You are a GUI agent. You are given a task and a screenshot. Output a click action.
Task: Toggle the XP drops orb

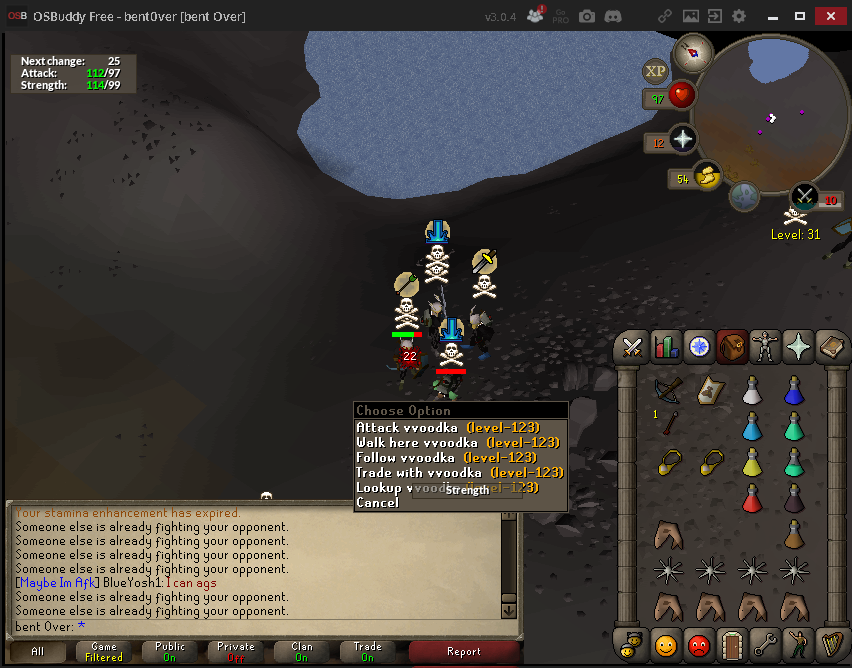tap(656, 71)
